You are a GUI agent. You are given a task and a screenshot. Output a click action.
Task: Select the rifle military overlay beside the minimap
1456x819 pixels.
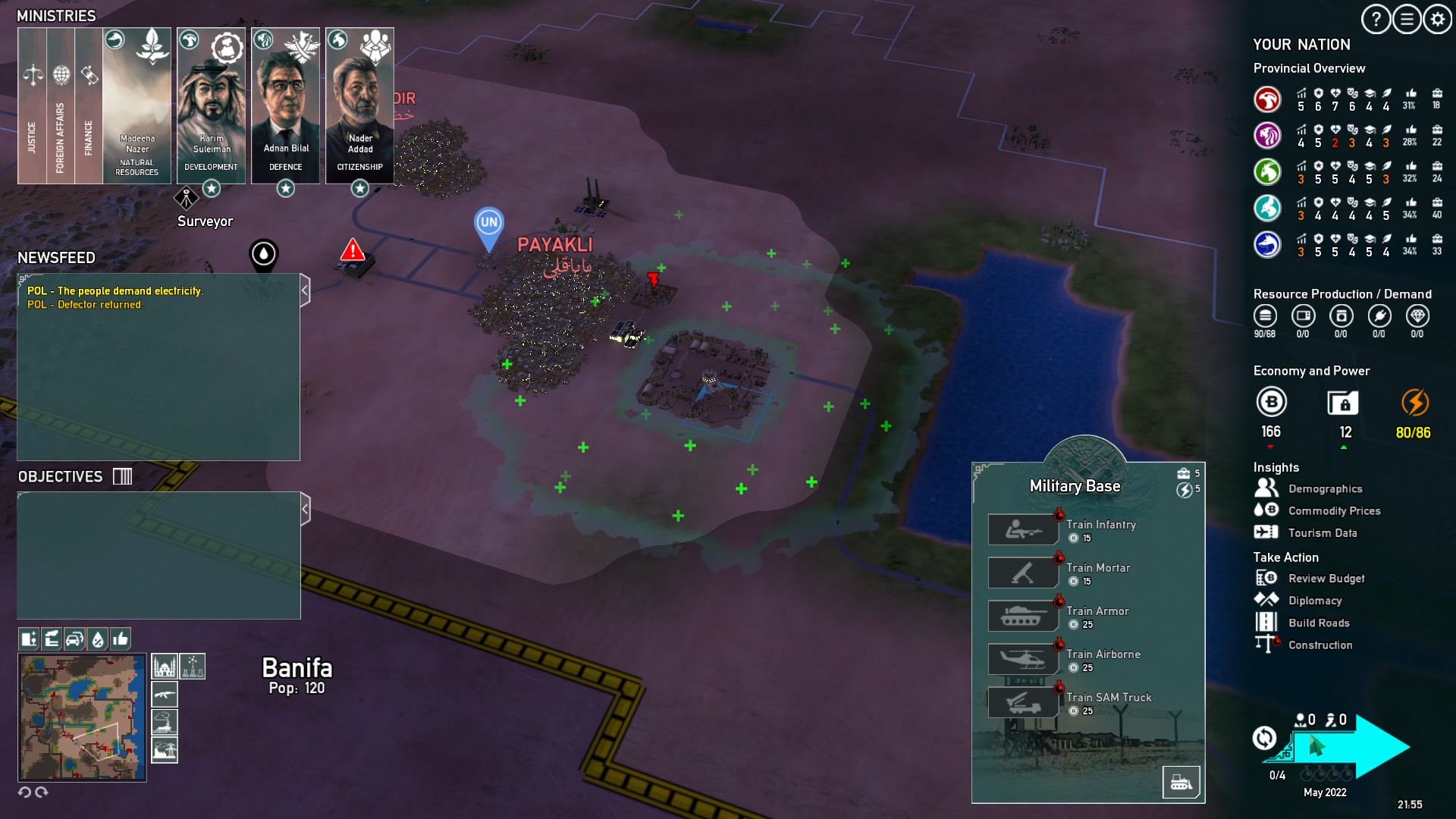tap(164, 694)
